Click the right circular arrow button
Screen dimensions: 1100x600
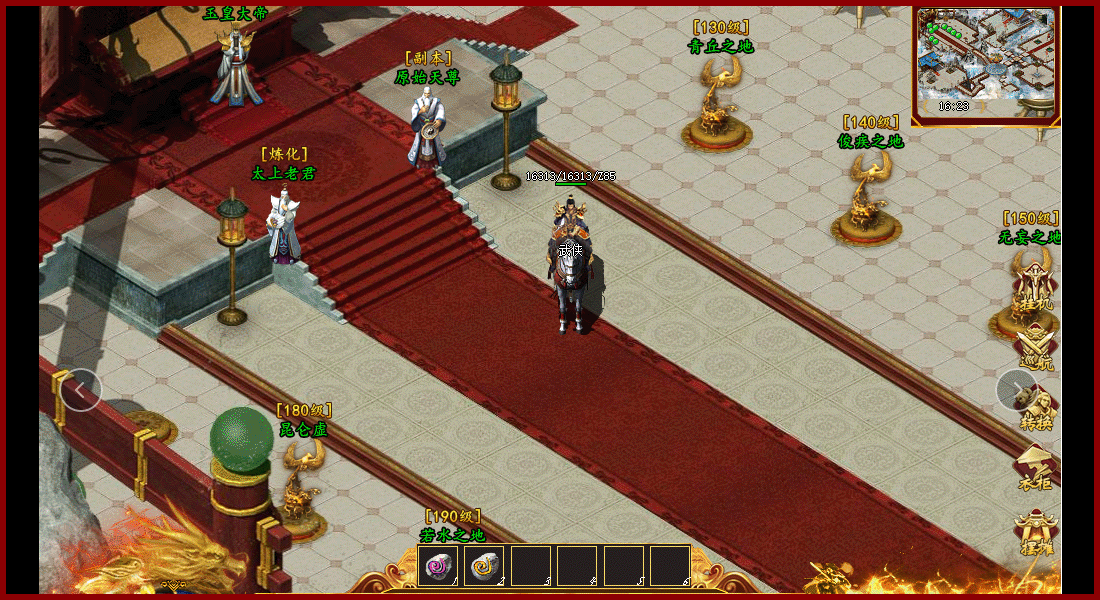[x=1016, y=389]
